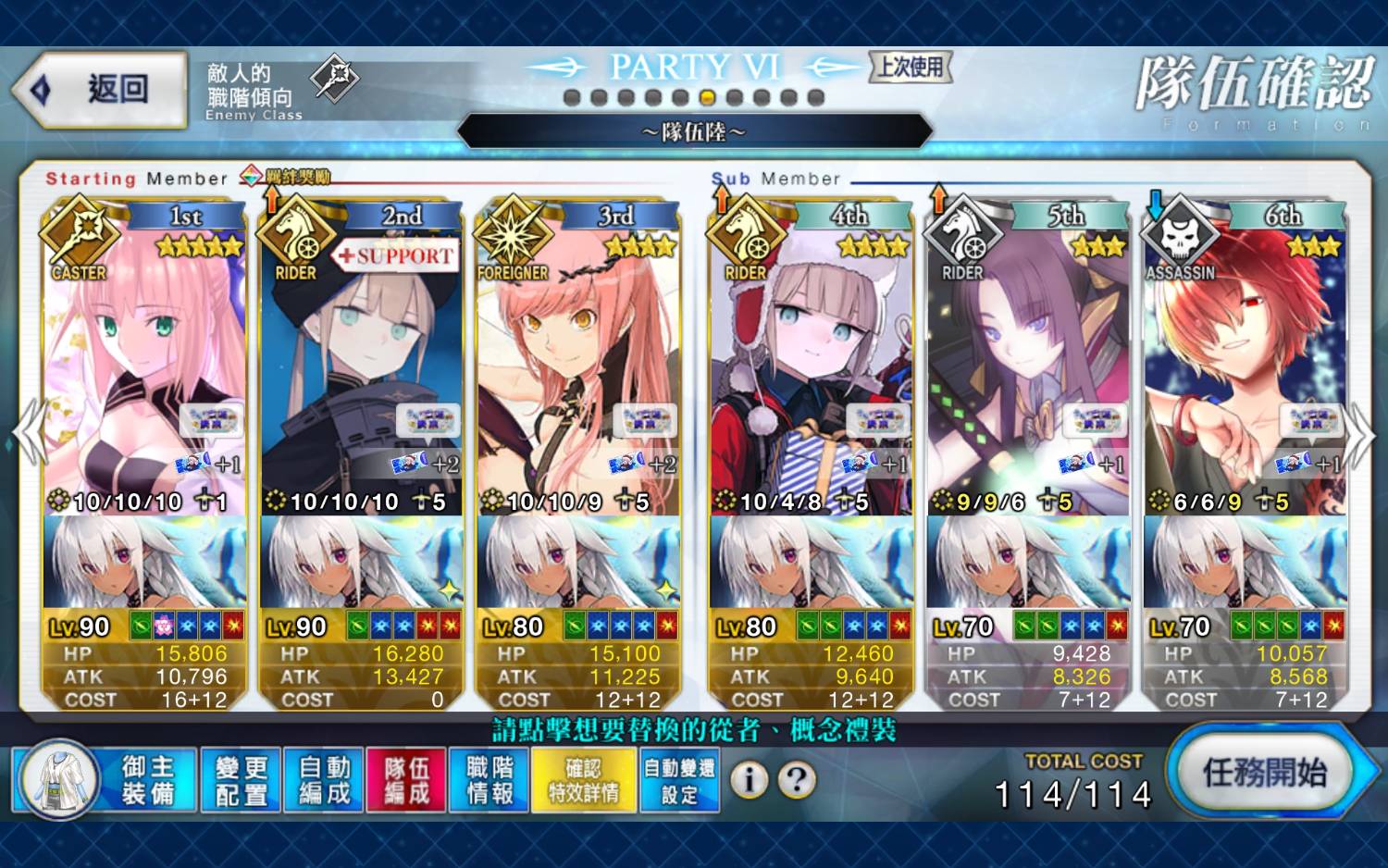
Task: Open 變更配置 to rearrange positions
Action: [x=241, y=780]
